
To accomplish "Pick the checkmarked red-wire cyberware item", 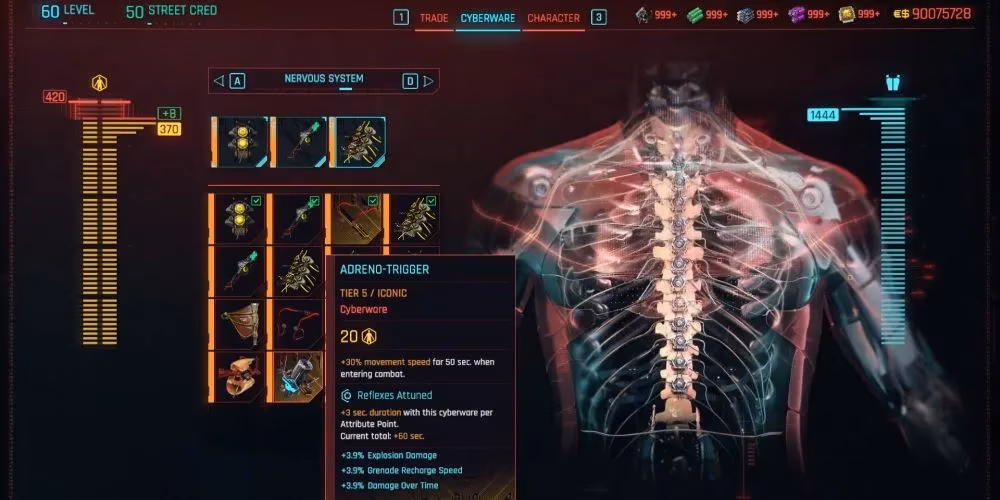I will pos(356,218).
